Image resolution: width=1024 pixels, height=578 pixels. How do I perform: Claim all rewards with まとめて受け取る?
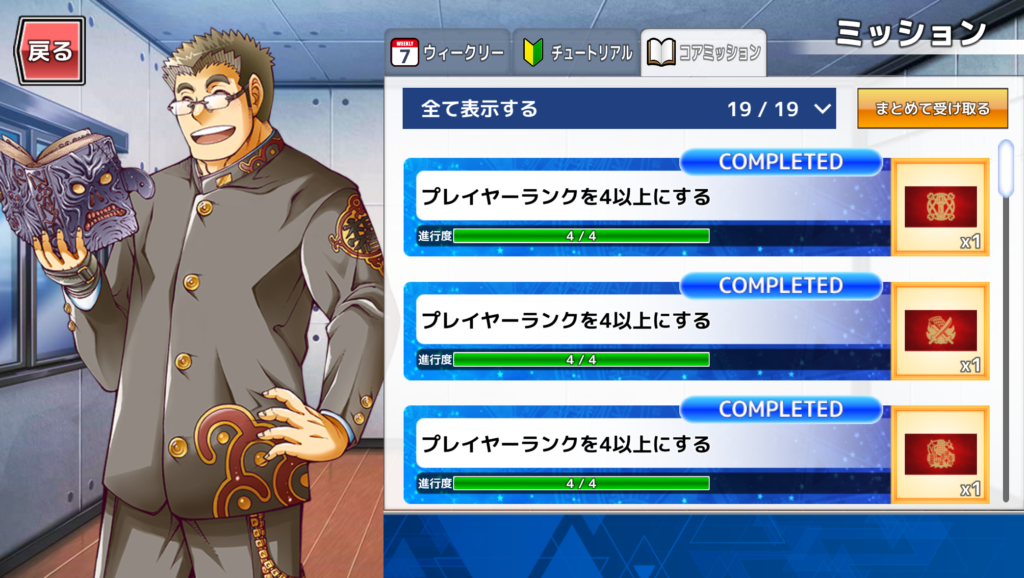point(933,109)
